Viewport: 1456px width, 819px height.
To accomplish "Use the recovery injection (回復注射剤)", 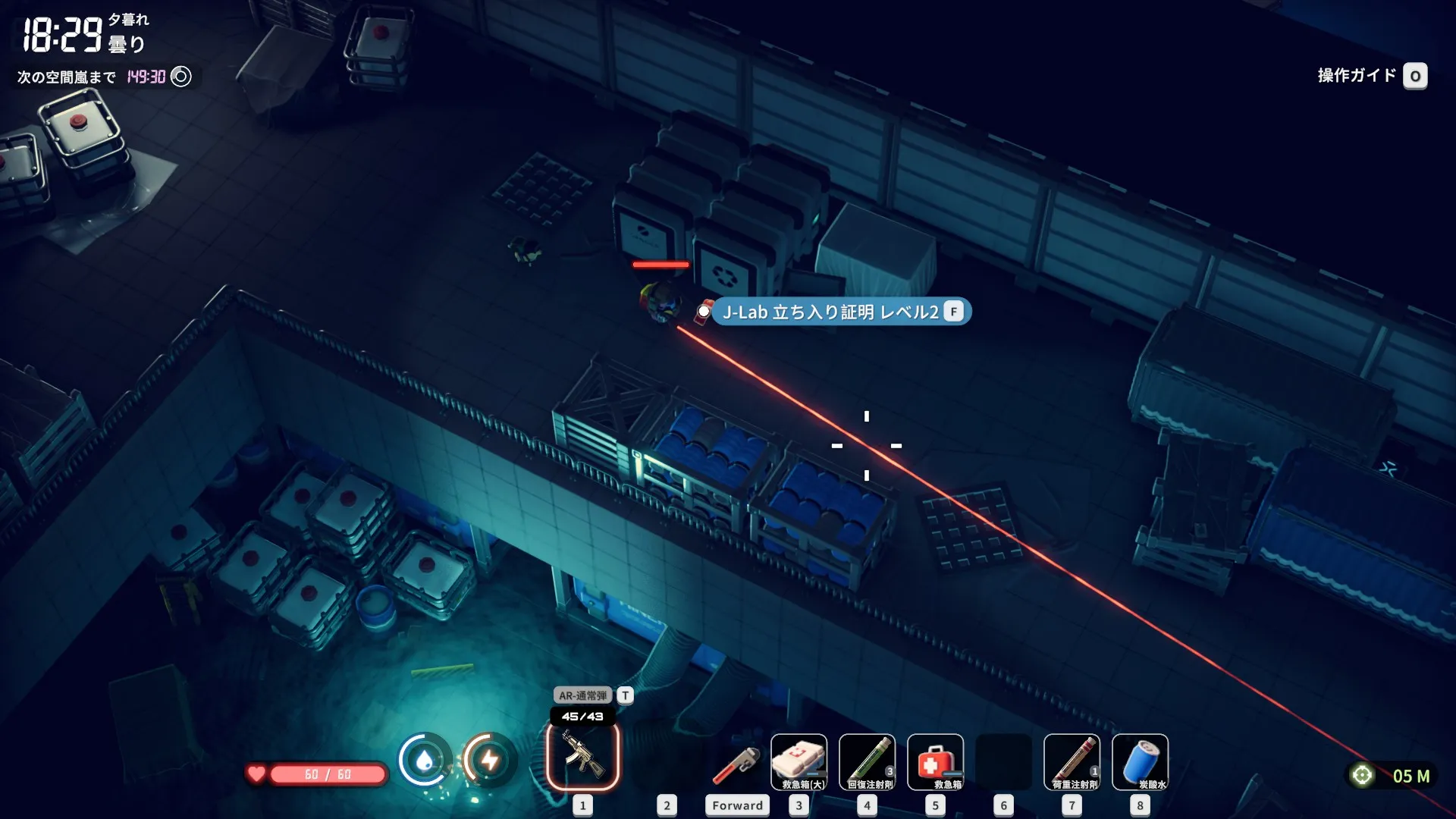I will pyautogui.click(x=867, y=762).
